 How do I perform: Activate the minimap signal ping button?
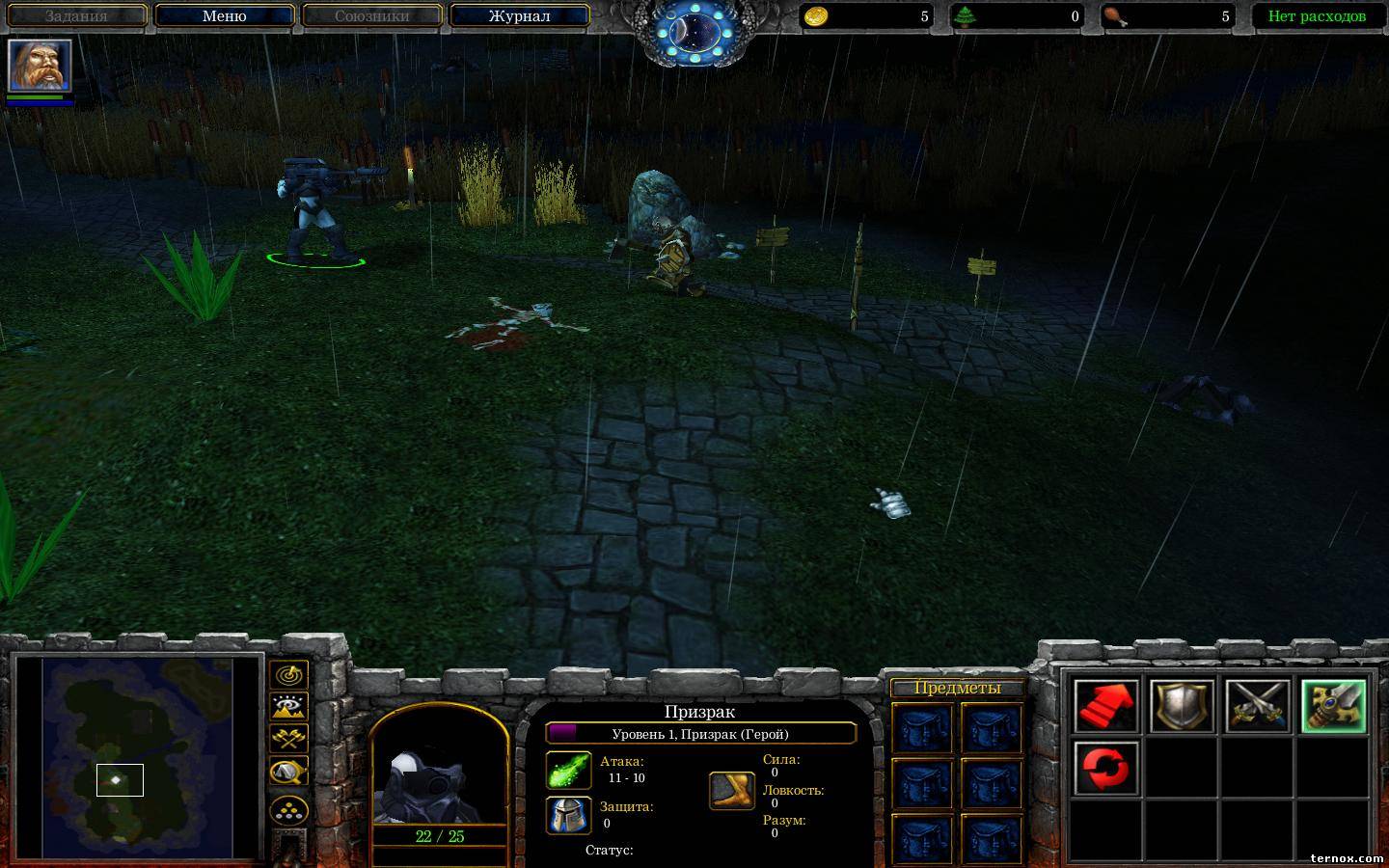(x=288, y=674)
